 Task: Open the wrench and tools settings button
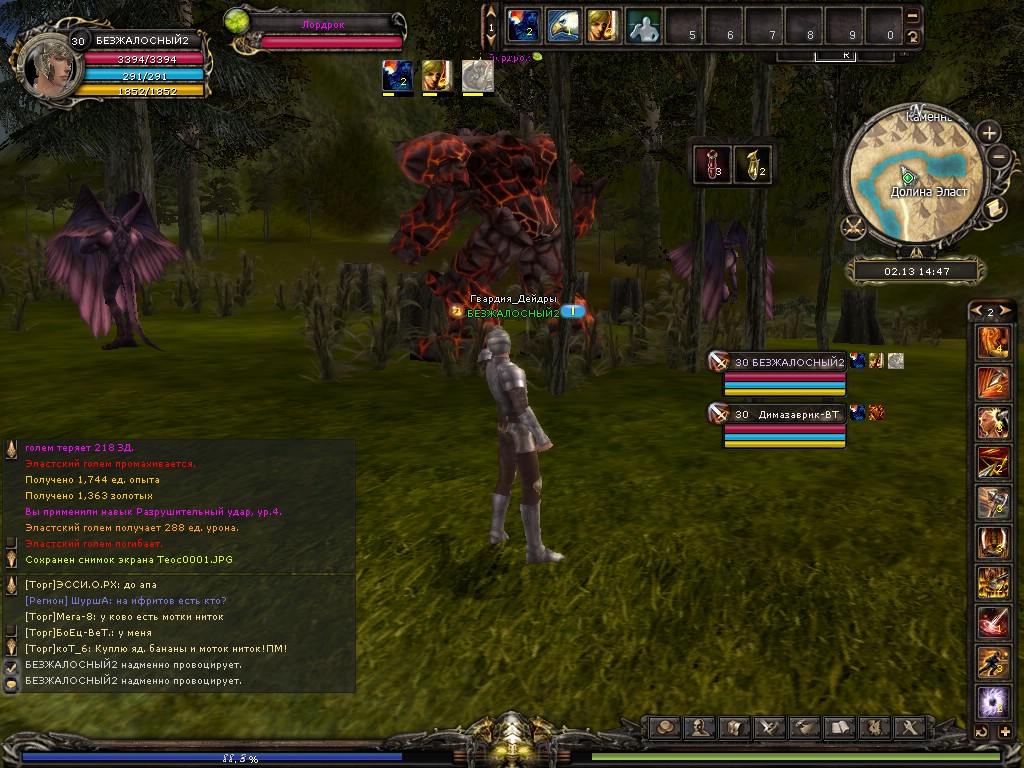[909, 727]
